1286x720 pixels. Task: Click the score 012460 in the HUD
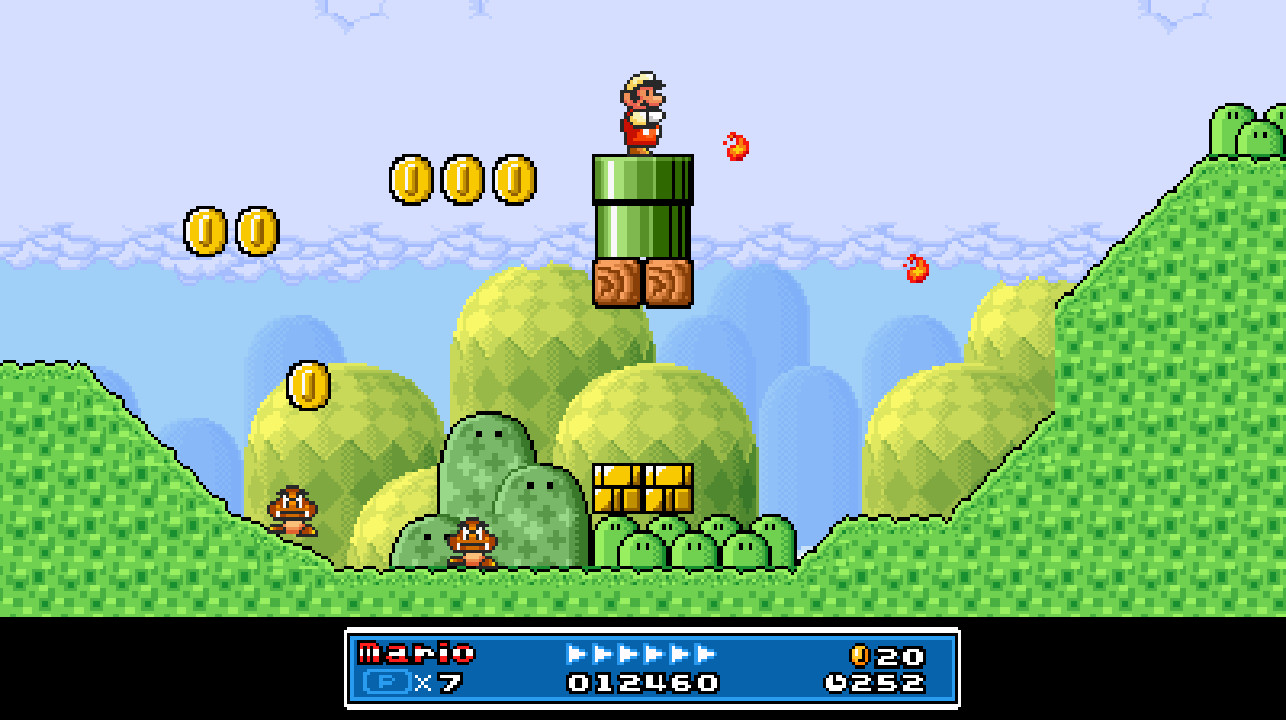[641, 681]
